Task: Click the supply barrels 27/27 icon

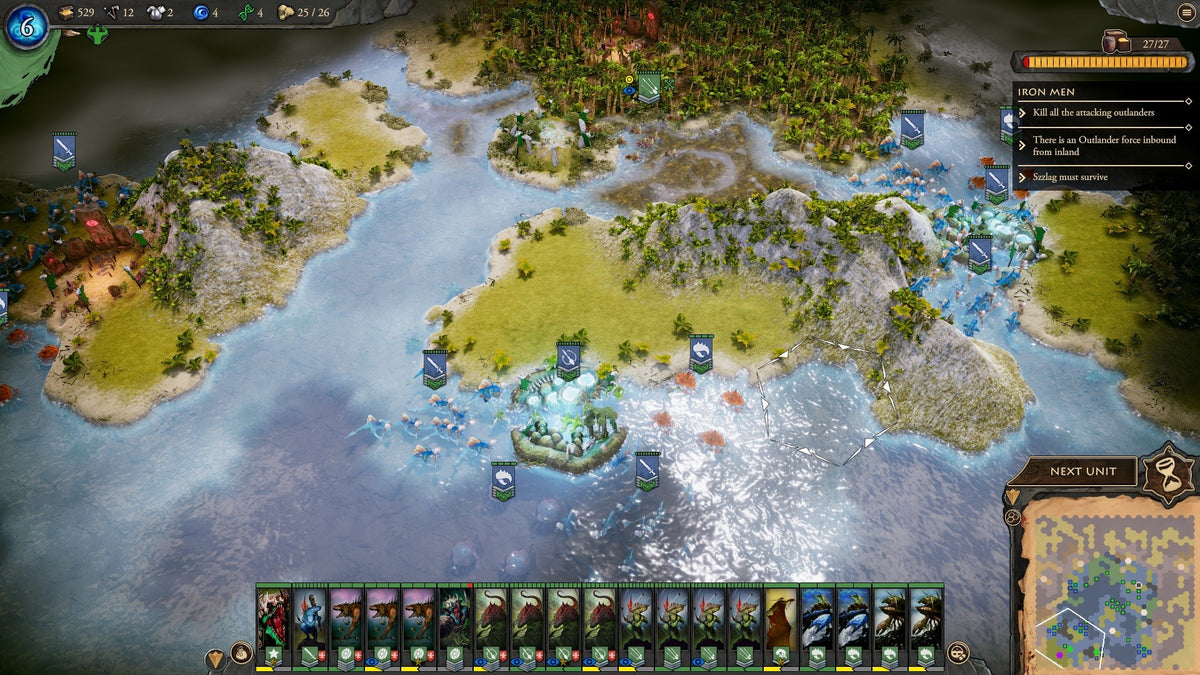Action: coord(1115,42)
